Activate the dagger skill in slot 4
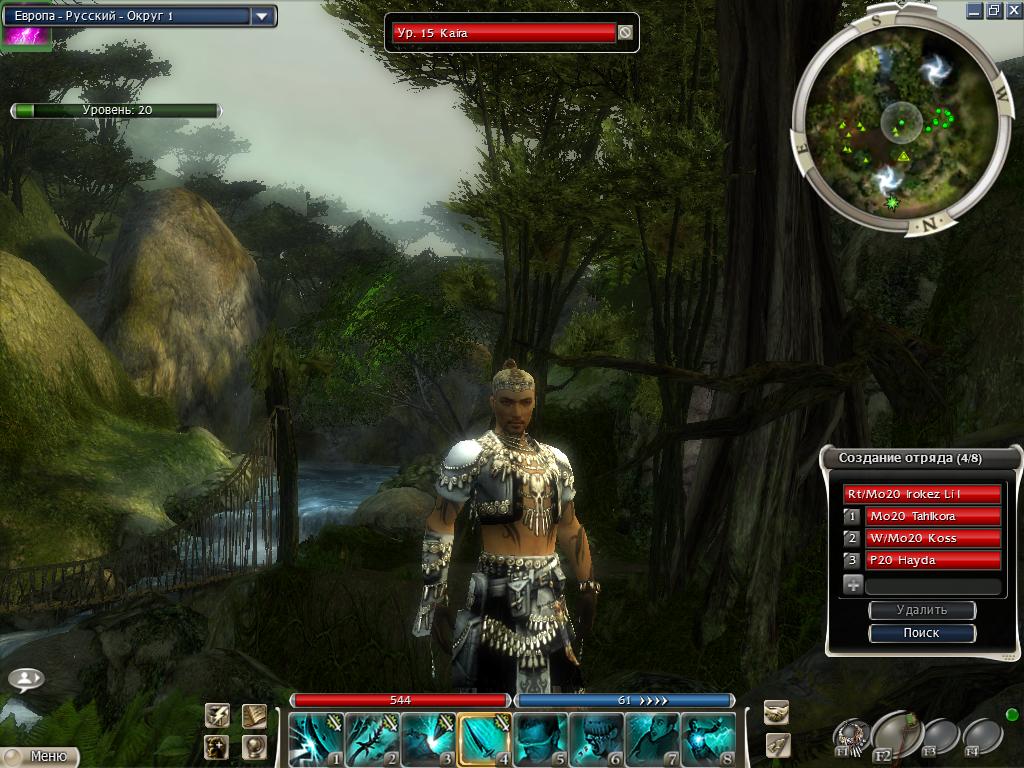 point(485,740)
